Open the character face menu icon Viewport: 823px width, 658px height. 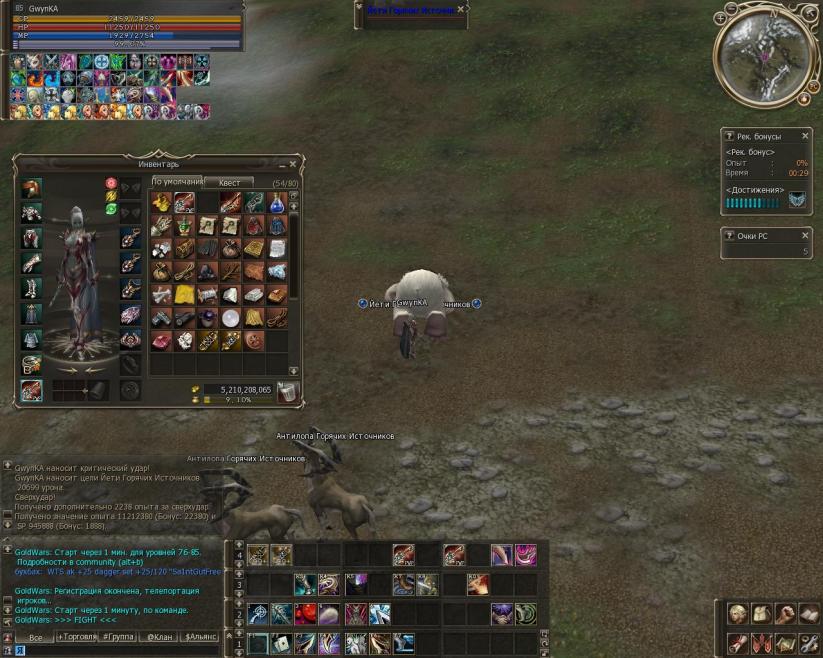pos(738,614)
